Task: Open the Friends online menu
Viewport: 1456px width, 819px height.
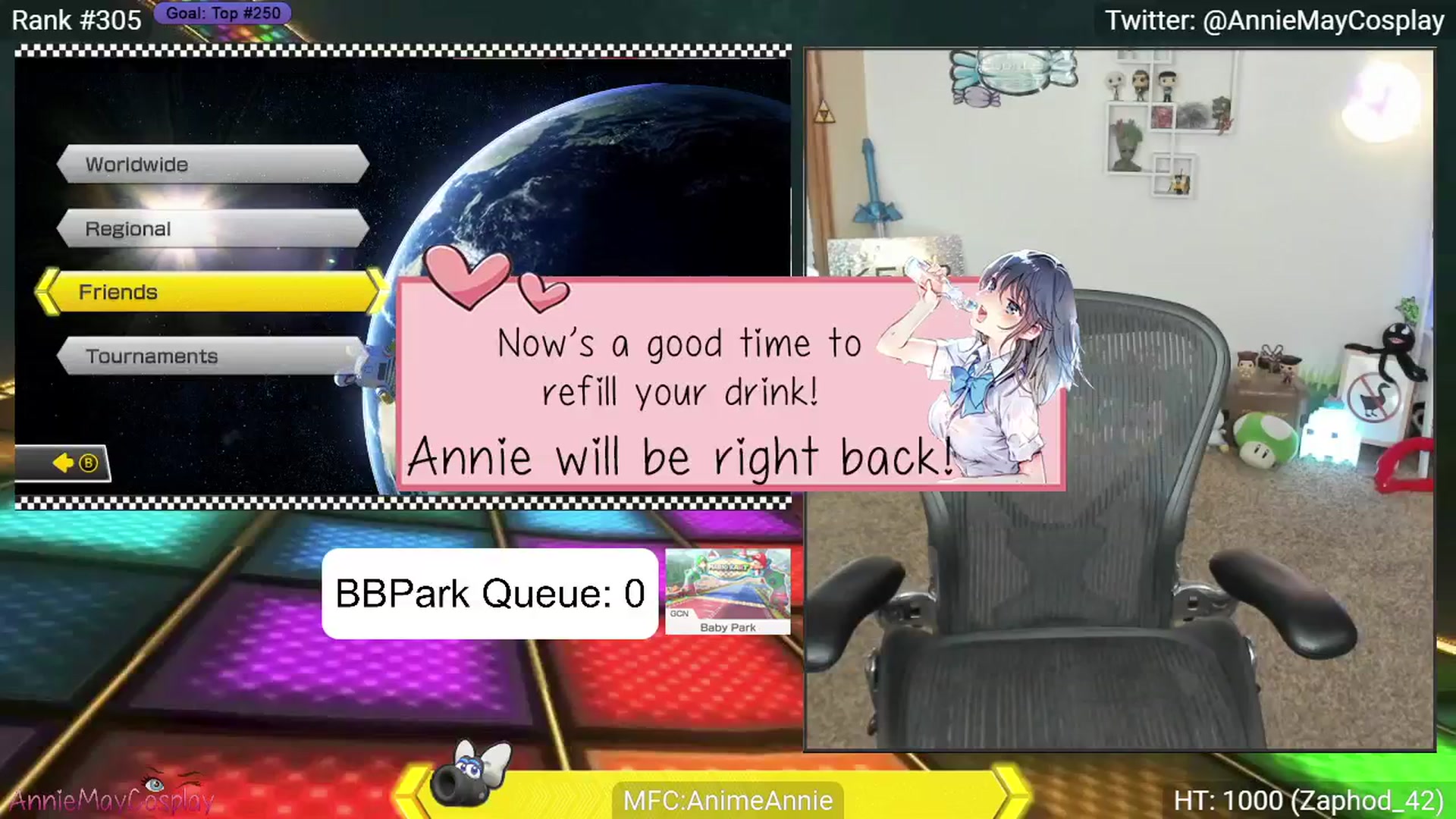Action: (x=212, y=292)
